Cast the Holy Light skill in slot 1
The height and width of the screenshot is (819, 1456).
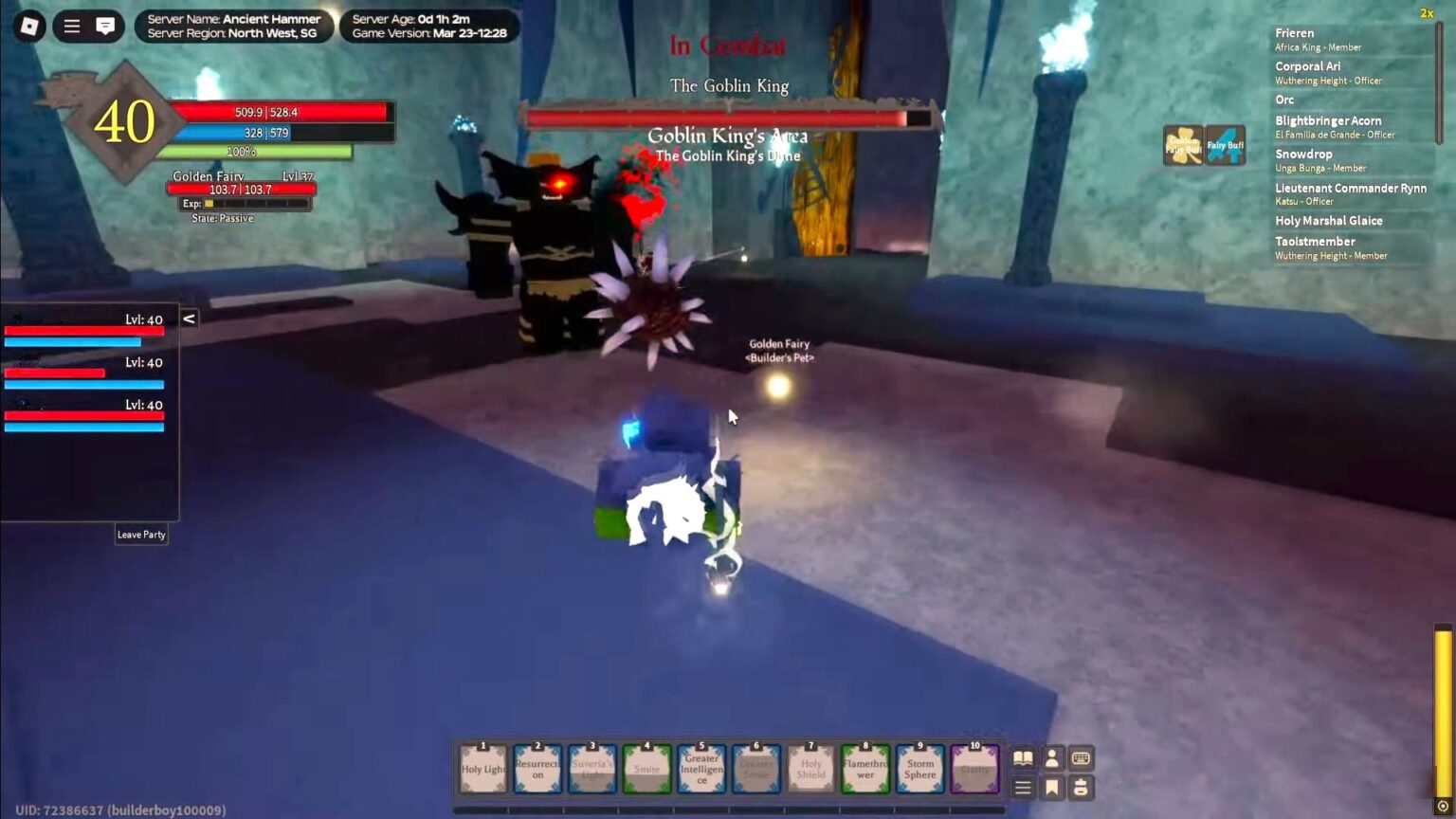click(x=481, y=768)
